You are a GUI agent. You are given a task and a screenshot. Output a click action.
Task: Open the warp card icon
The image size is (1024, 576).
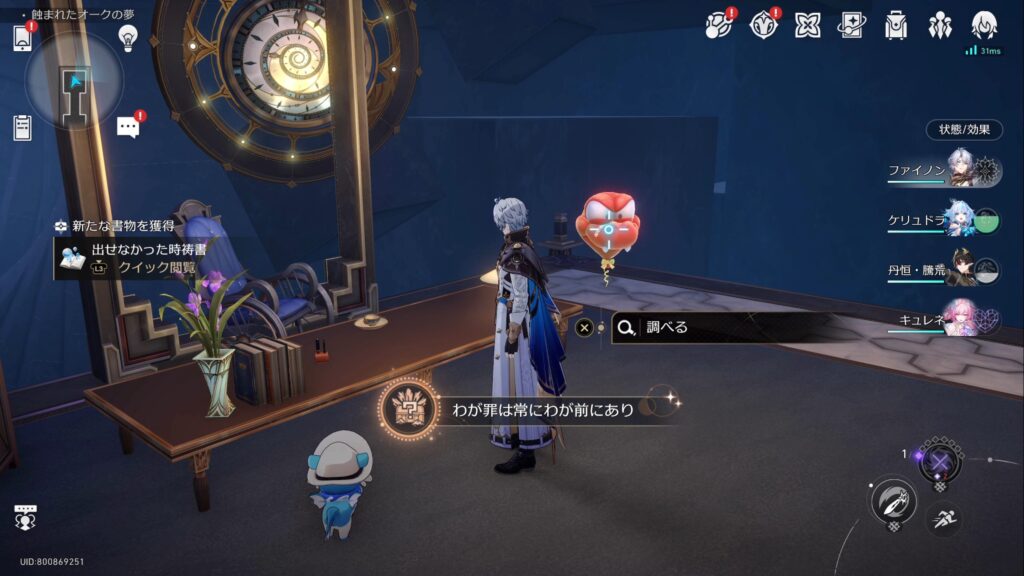[x=851, y=25]
